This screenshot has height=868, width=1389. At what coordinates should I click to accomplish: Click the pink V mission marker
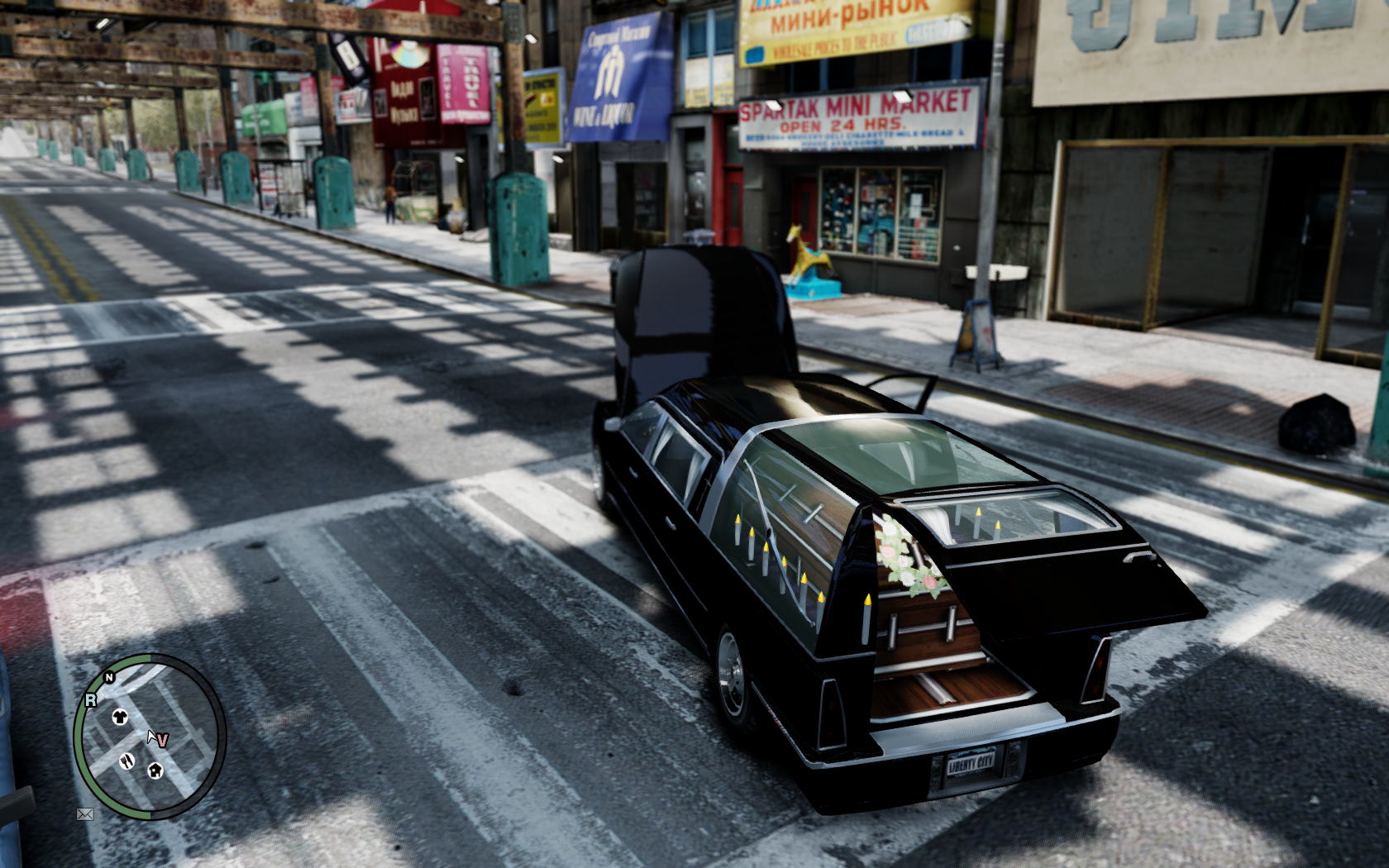(x=163, y=741)
